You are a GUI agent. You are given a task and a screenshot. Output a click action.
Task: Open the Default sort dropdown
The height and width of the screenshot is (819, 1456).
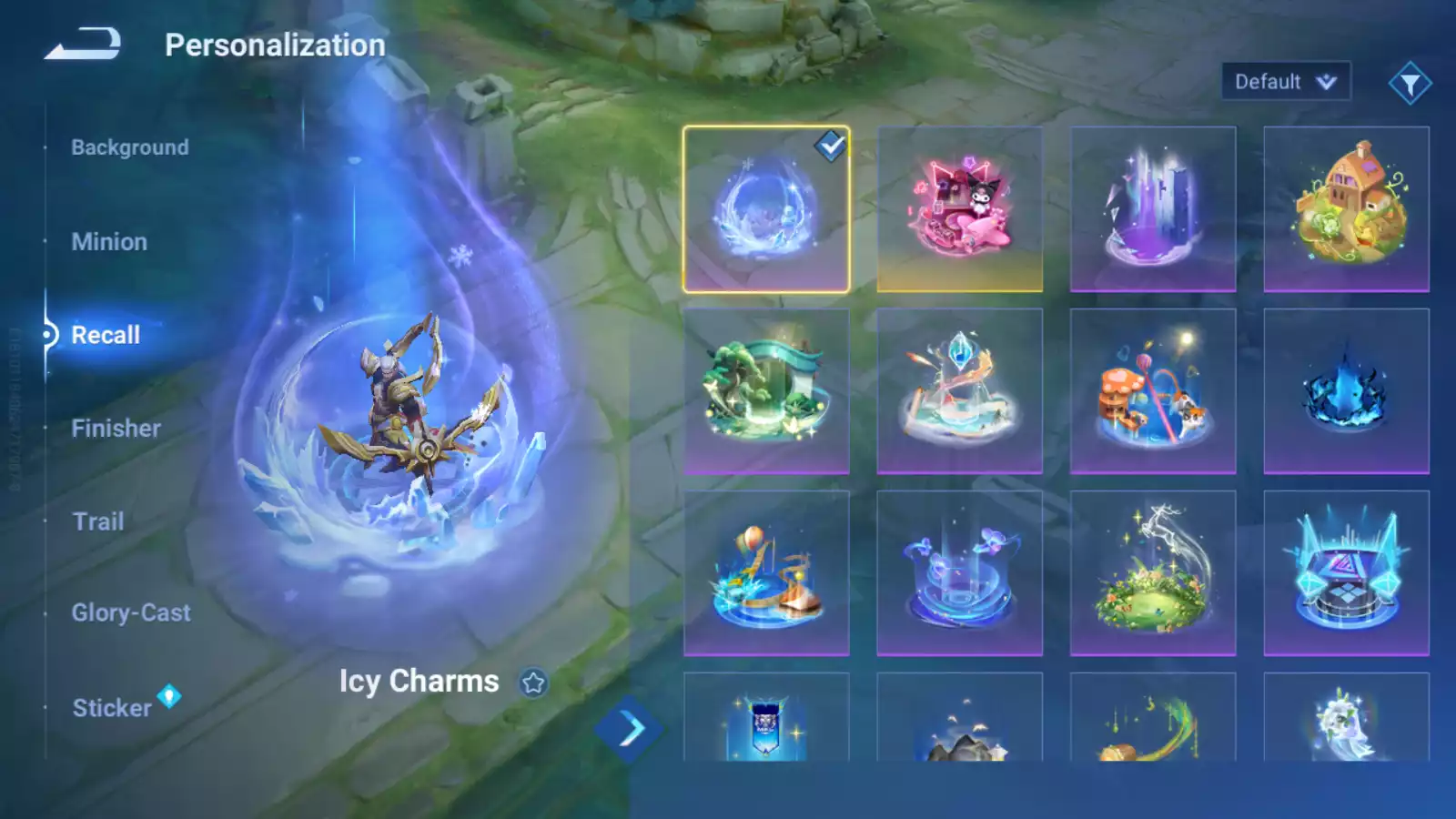point(1285,82)
